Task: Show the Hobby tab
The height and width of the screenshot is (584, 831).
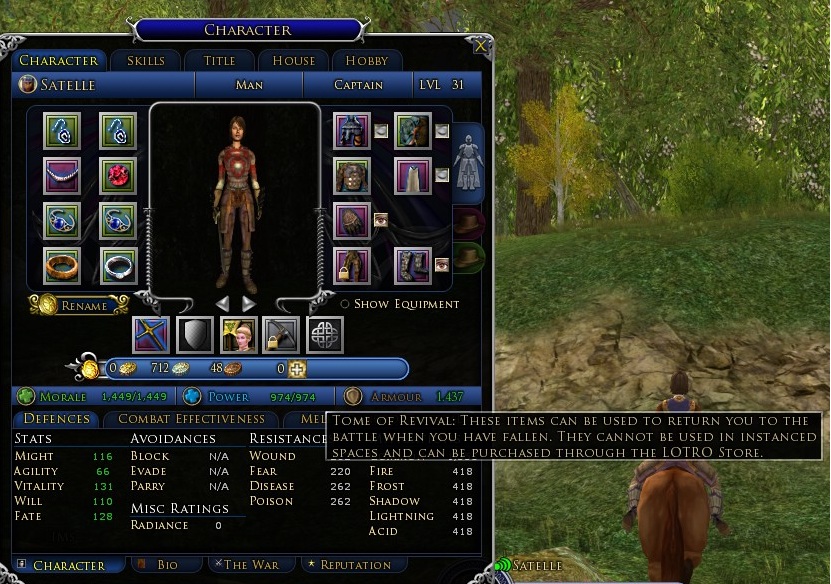Action: pyautogui.click(x=360, y=61)
